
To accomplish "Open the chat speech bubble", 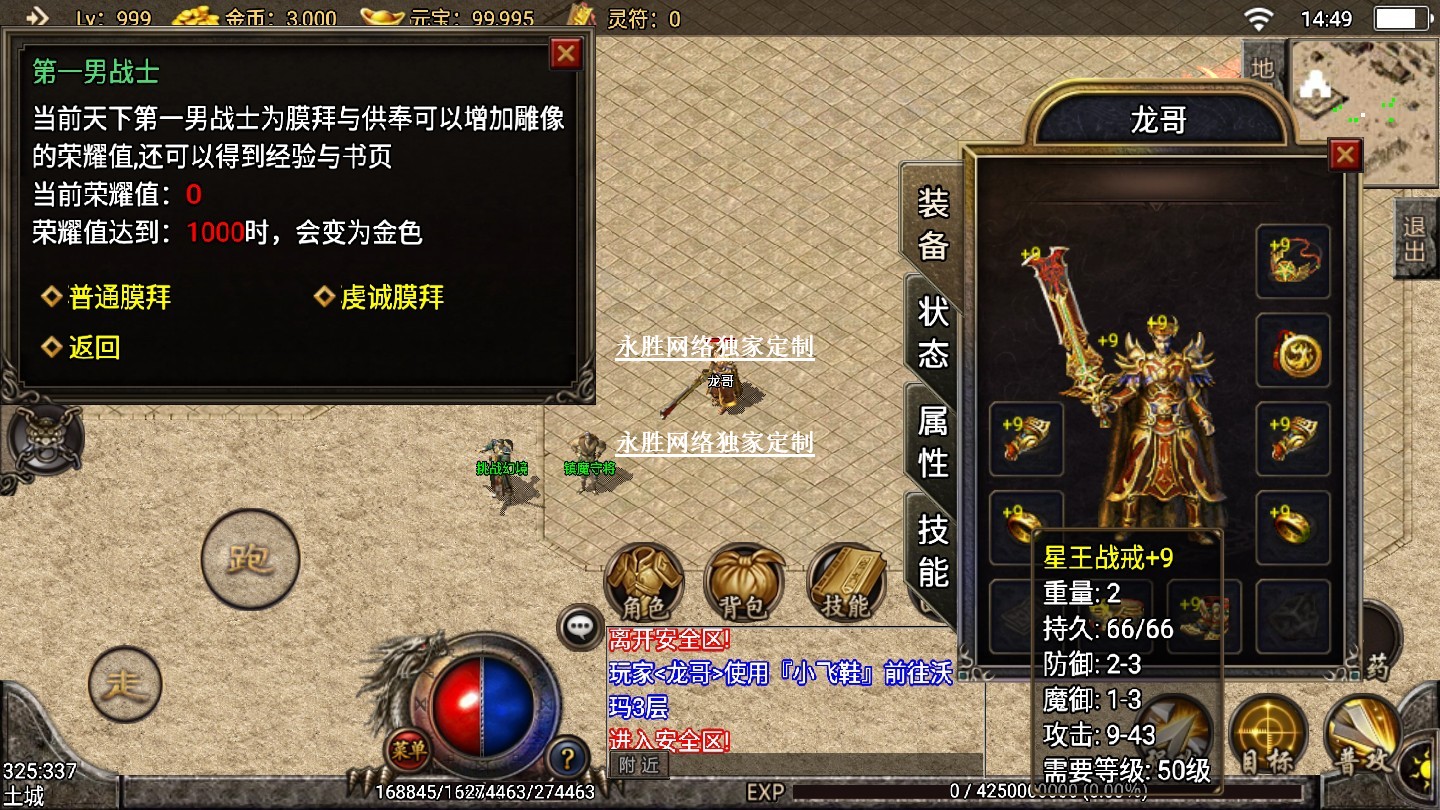I will [x=580, y=627].
